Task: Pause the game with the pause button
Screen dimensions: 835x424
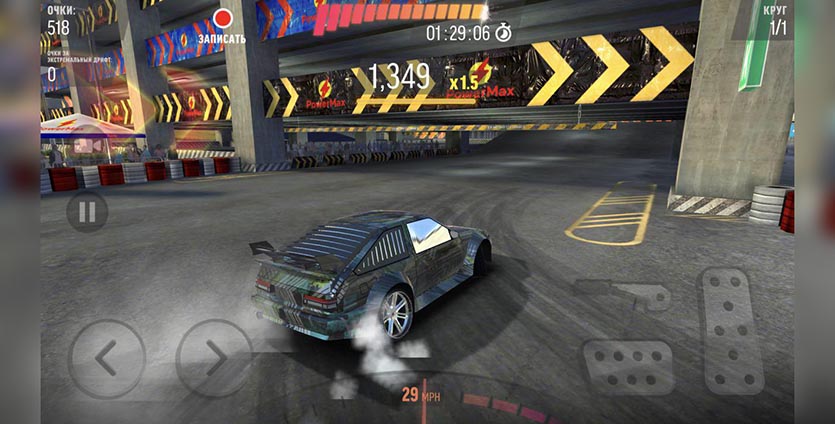Action: (87, 212)
